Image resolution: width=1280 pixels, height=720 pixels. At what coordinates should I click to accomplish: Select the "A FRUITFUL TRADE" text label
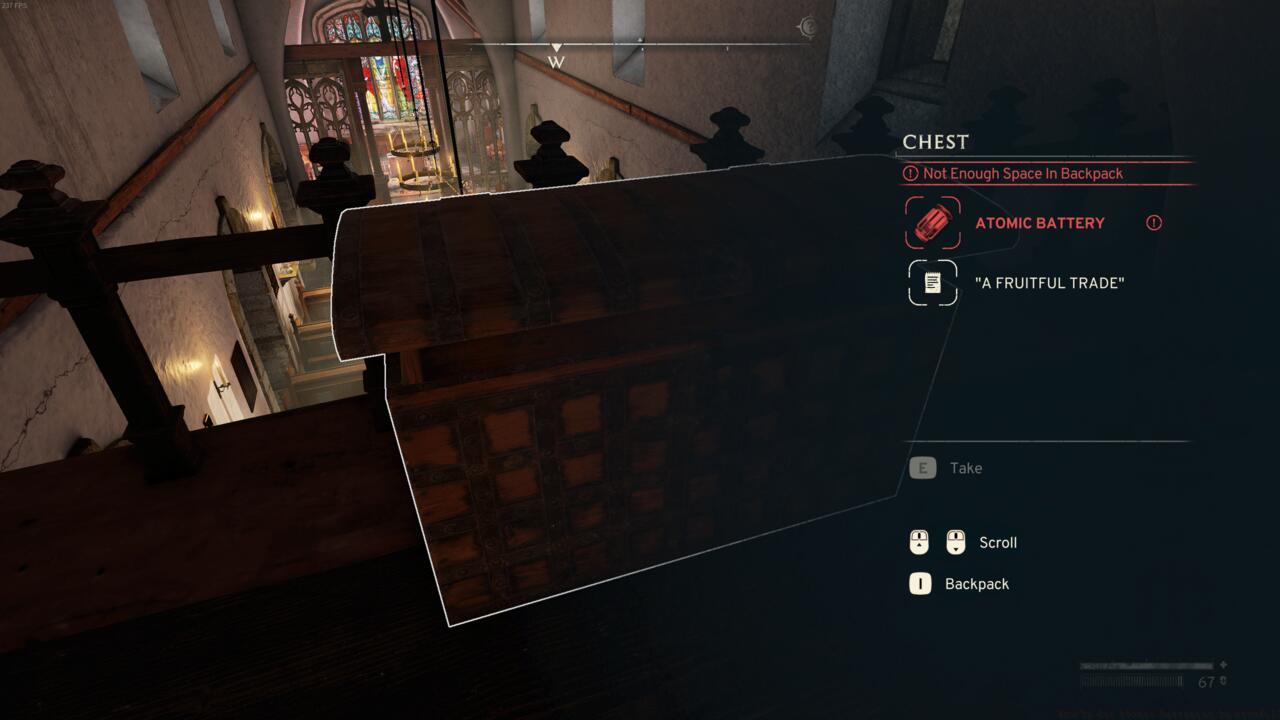(1051, 282)
